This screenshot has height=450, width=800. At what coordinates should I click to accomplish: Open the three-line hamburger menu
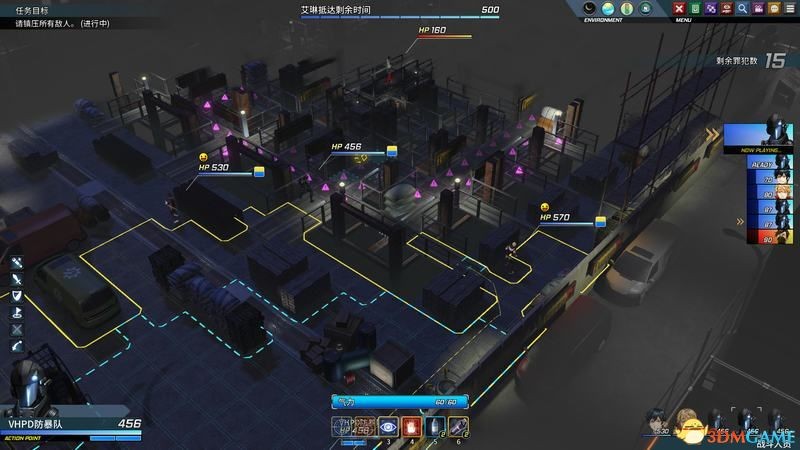tap(790, 9)
